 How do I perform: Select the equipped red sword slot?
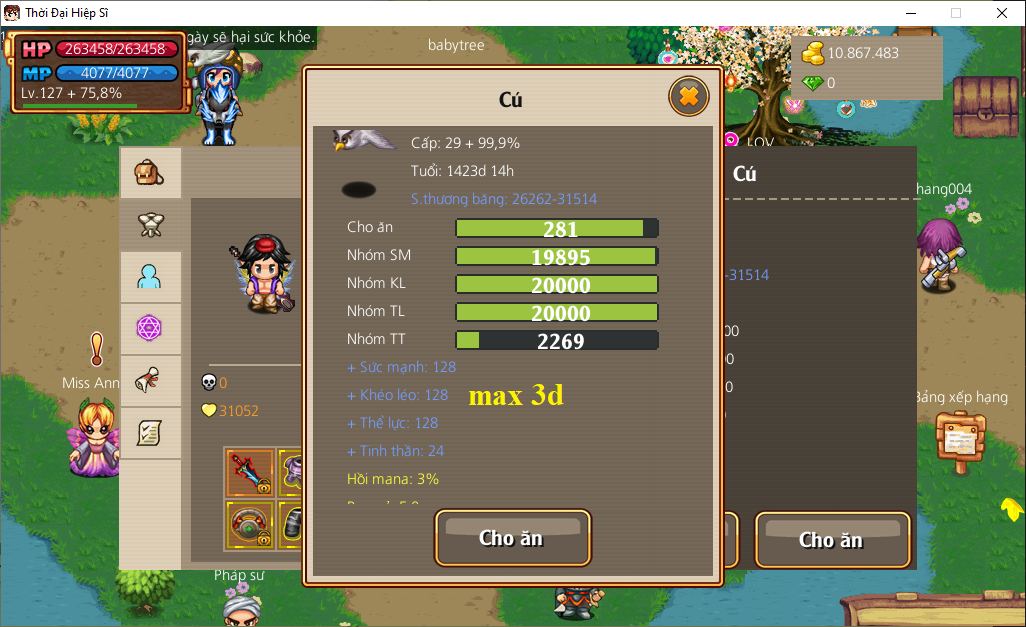249,473
